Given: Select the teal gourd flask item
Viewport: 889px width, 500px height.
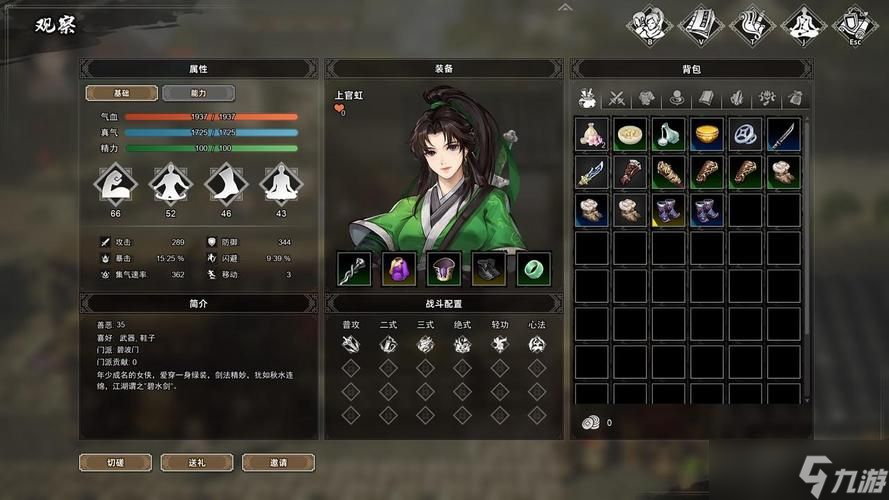Looking at the screenshot, I should point(669,134).
